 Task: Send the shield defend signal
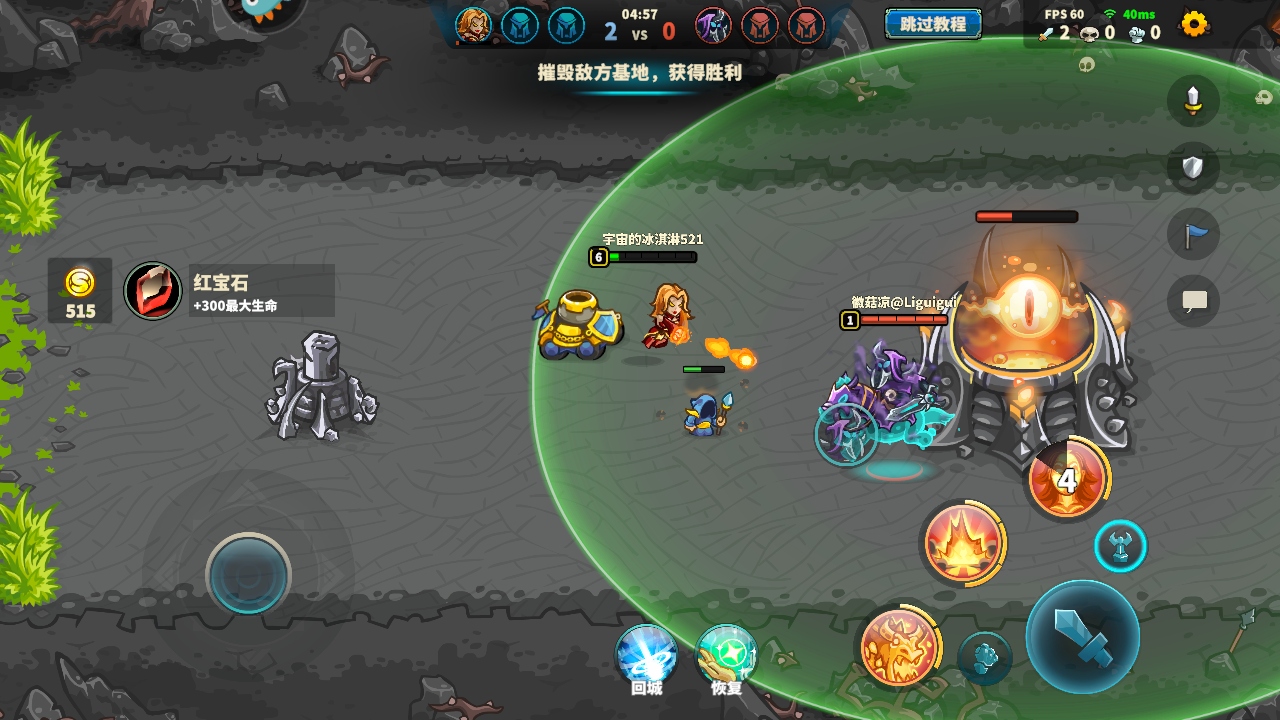tap(1193, 167)
